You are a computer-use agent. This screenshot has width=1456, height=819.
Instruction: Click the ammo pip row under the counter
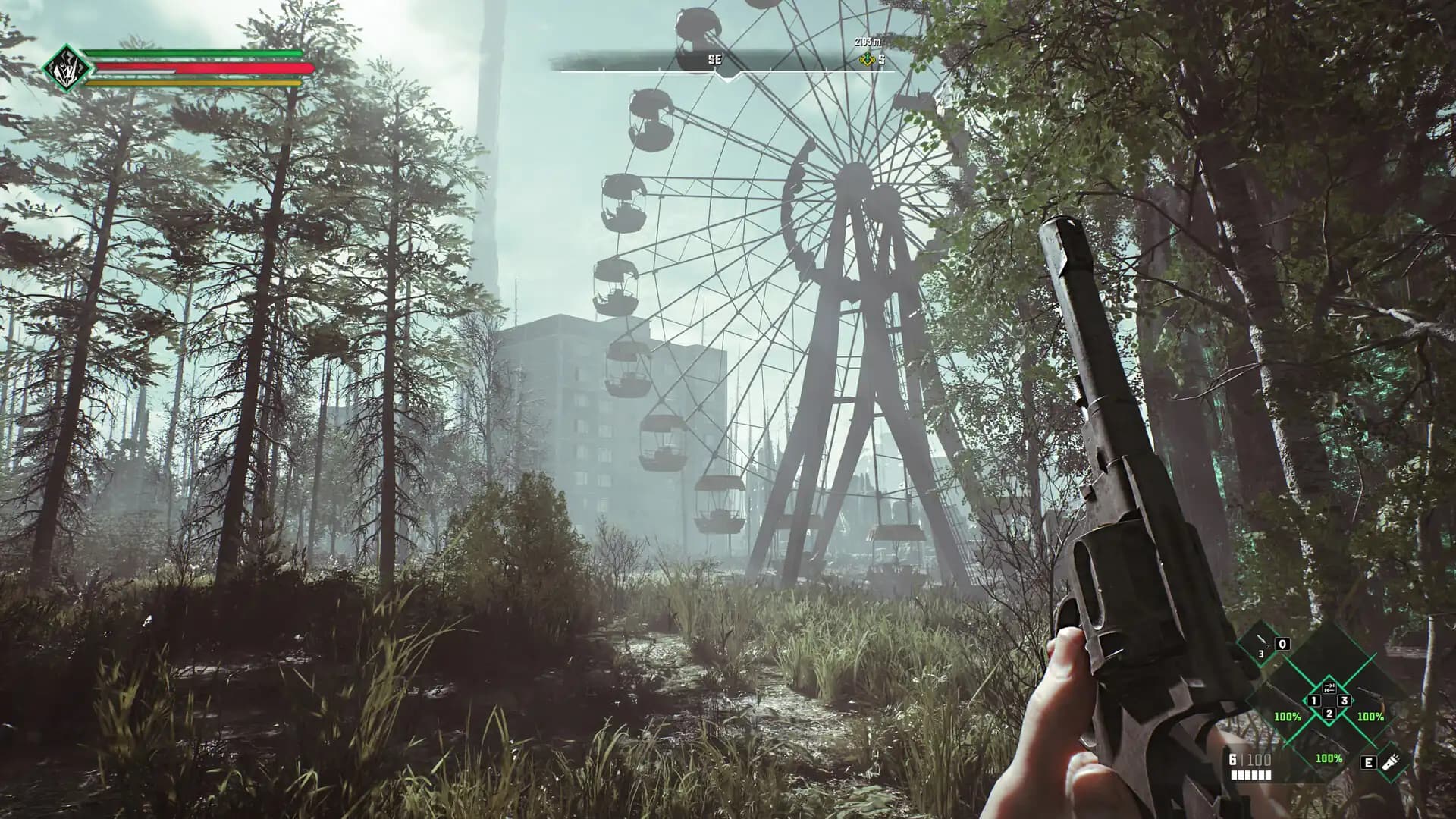pyautogui.click(x=1250, y=775)
